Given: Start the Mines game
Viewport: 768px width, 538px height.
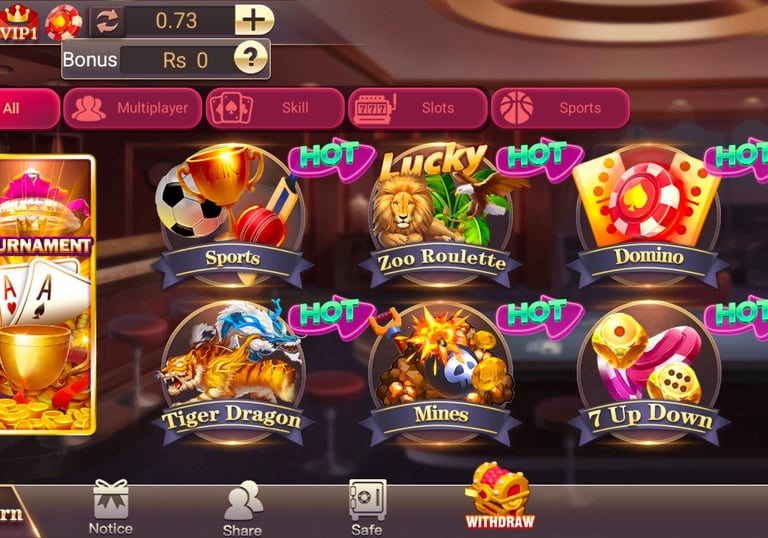Looking at the screenshot, I should [441, 372].
